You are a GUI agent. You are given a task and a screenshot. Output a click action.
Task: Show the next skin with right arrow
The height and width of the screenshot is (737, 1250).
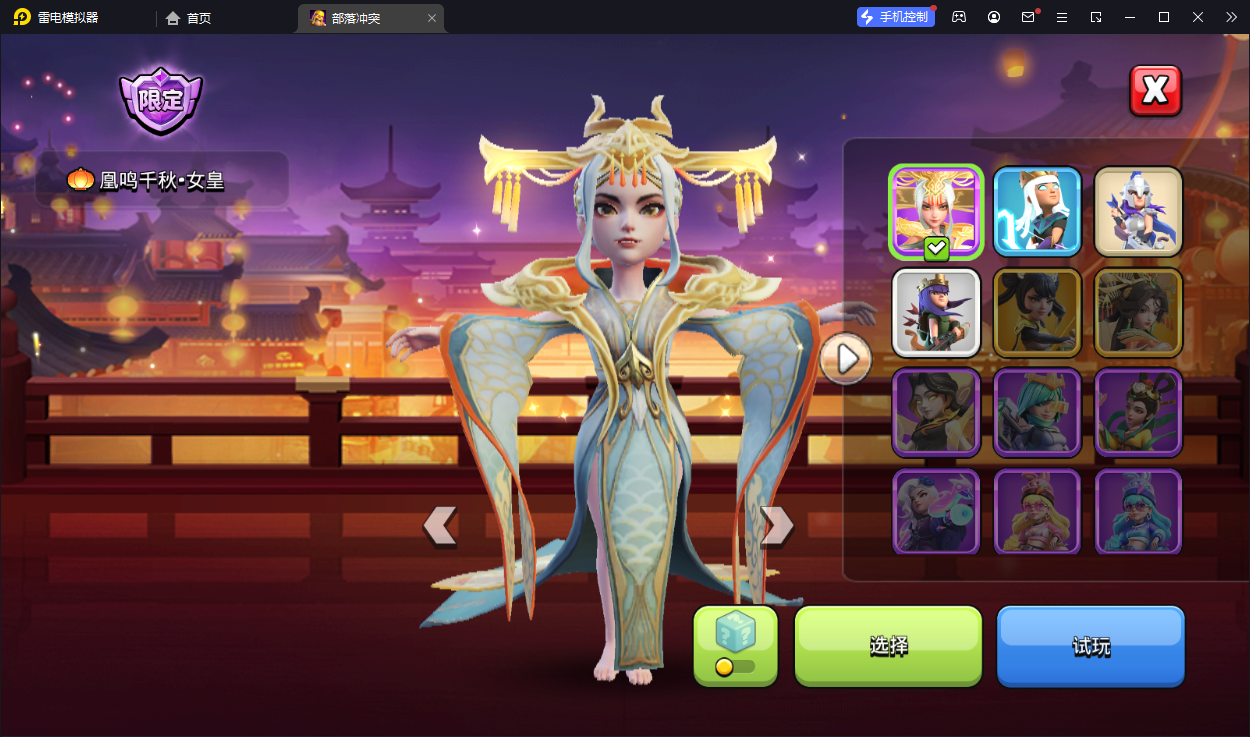pyautogui.click(x=777, y=525)
